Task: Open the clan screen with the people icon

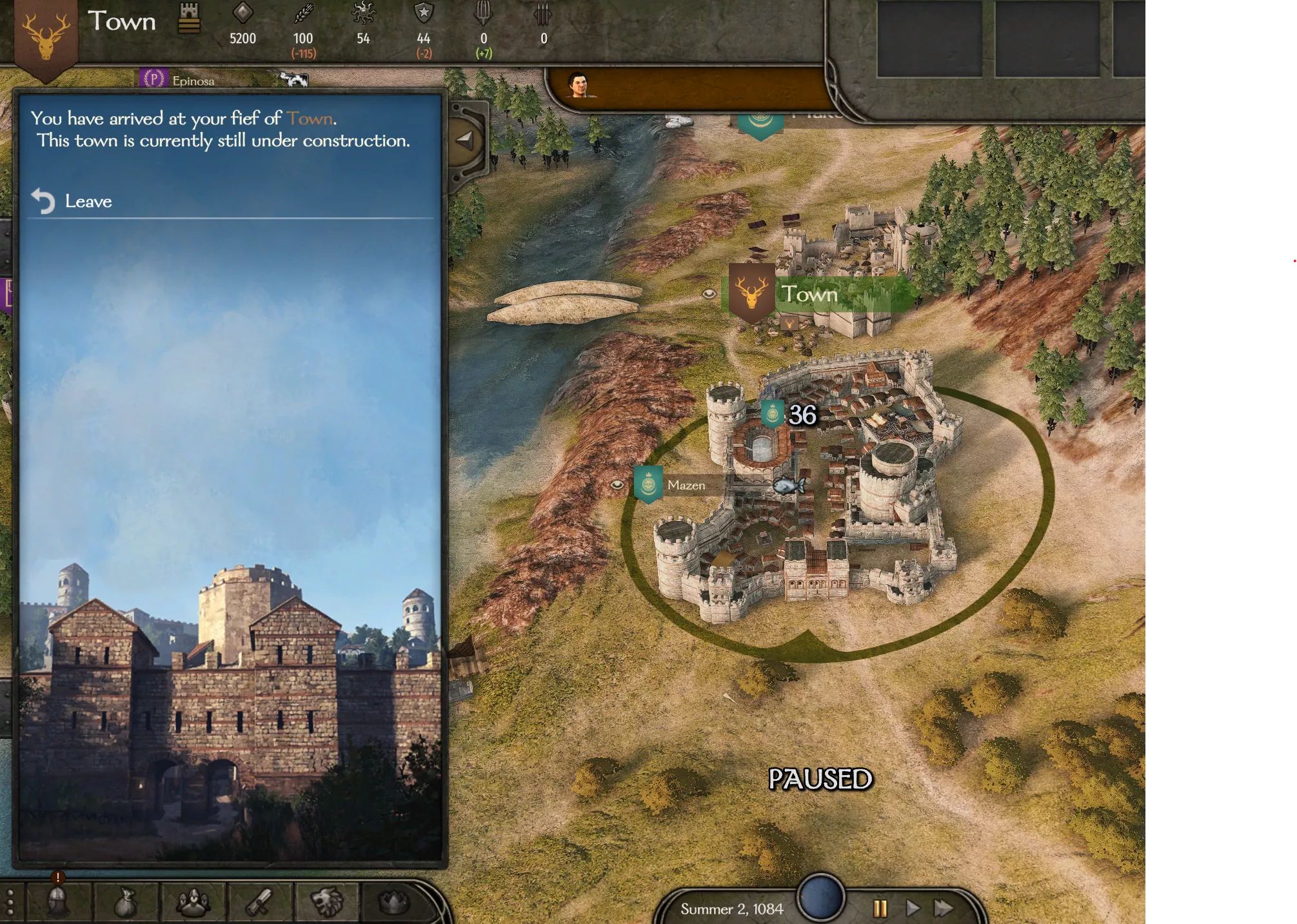Action: [193, 901]
